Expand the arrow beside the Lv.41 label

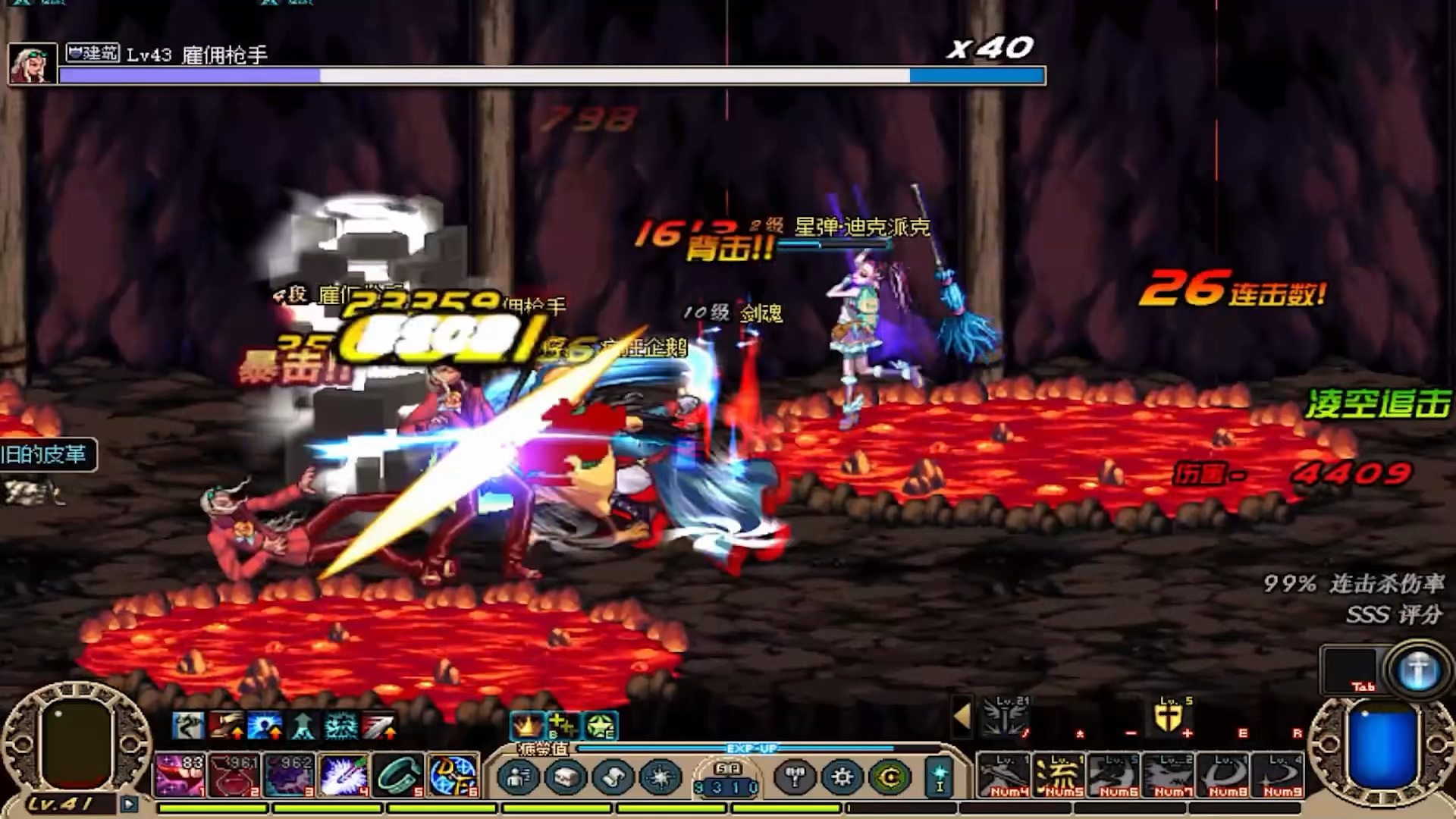point(129,804)
